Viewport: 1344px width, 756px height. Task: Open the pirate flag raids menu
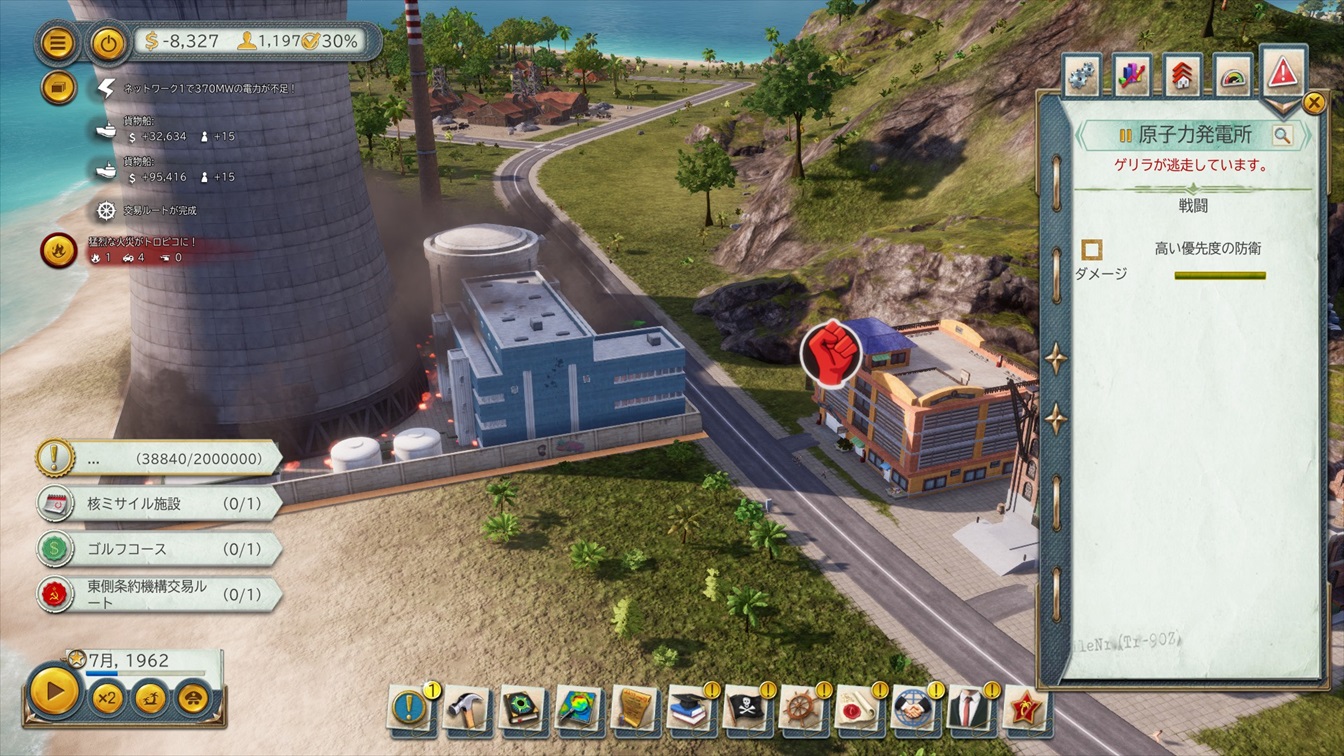(745, 707)
